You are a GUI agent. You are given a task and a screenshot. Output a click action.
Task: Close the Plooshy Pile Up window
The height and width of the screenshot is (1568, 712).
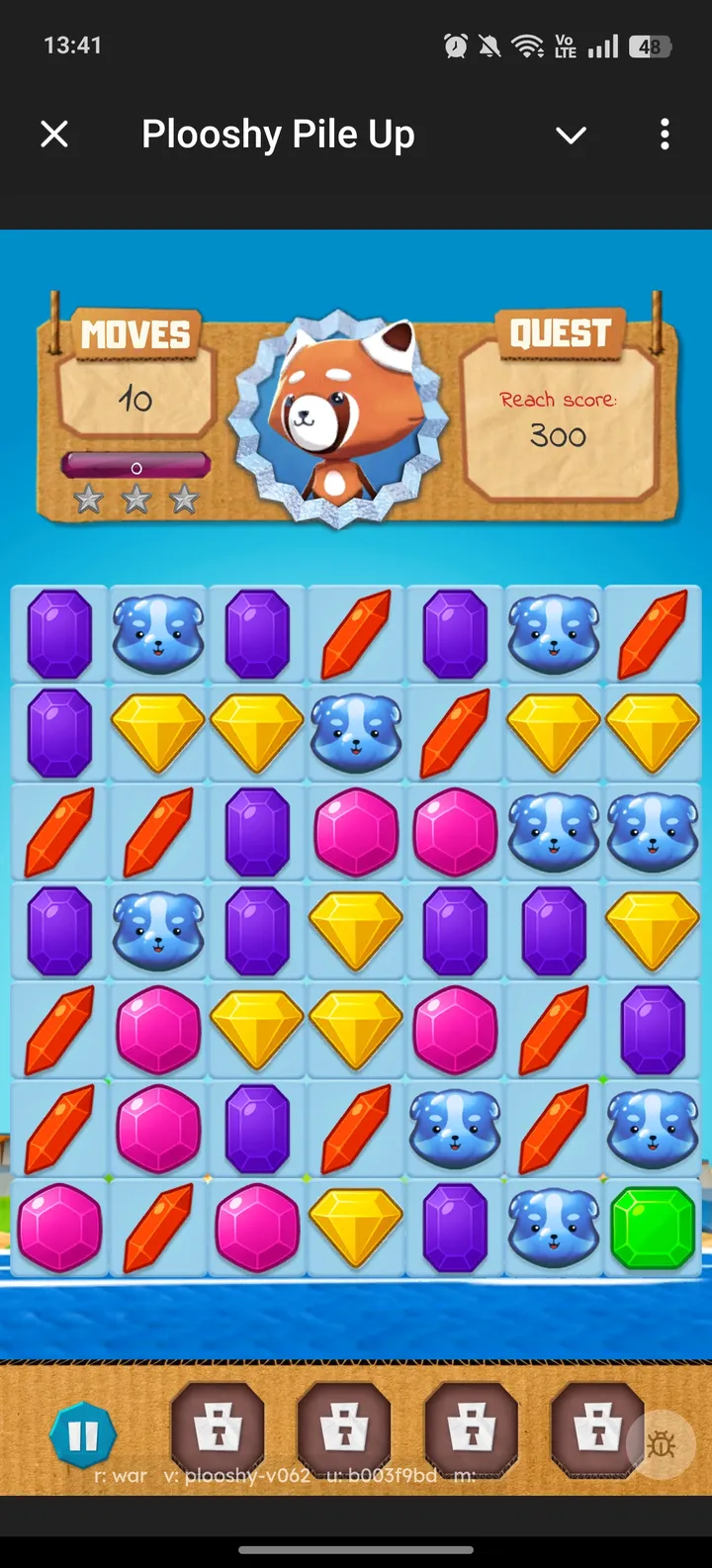(x=54, y=135)
